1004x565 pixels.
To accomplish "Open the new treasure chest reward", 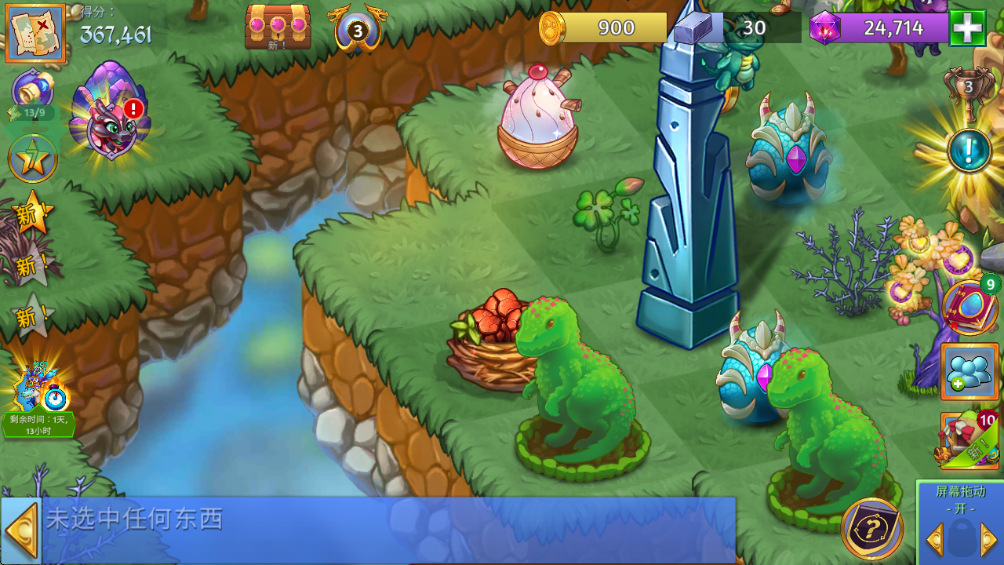I will [277, 27].
